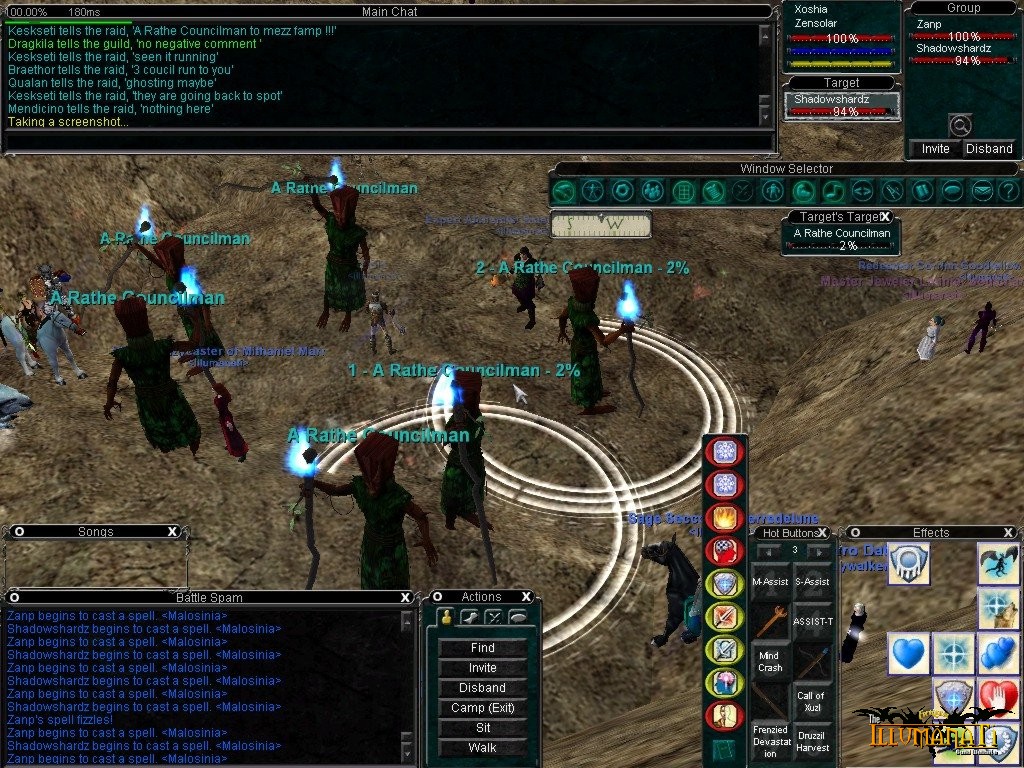Click Disband in the Group window
1024x768 pixels.
coord(989,148)
